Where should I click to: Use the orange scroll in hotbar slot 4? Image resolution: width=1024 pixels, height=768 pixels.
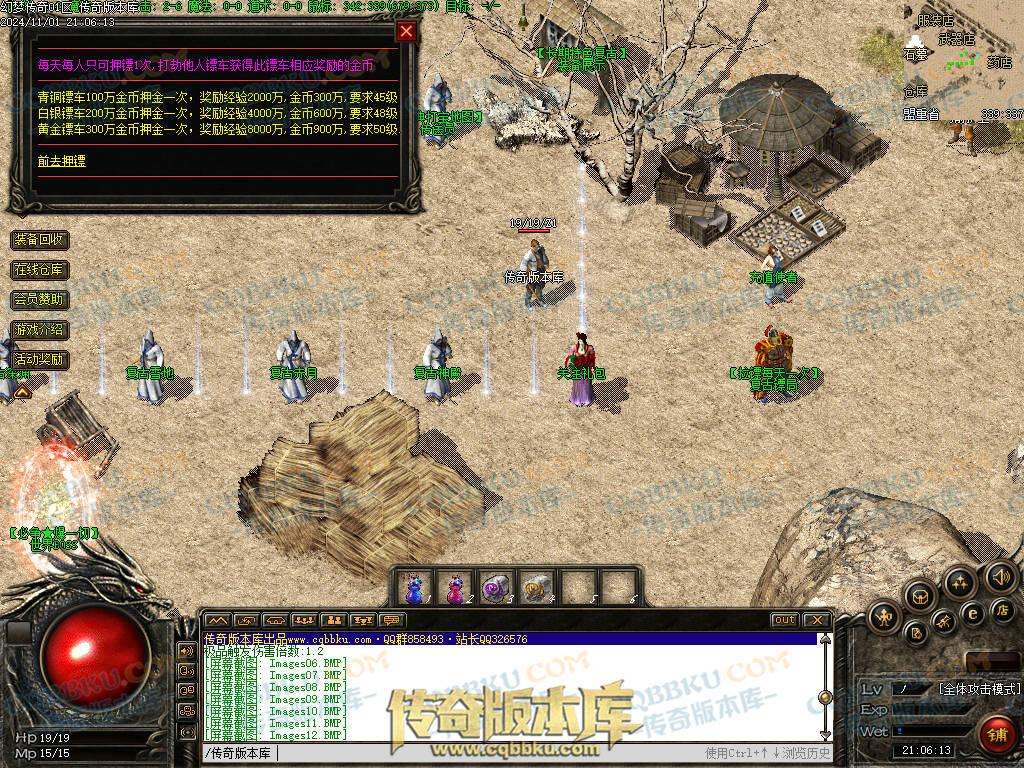tap(537, 587)
